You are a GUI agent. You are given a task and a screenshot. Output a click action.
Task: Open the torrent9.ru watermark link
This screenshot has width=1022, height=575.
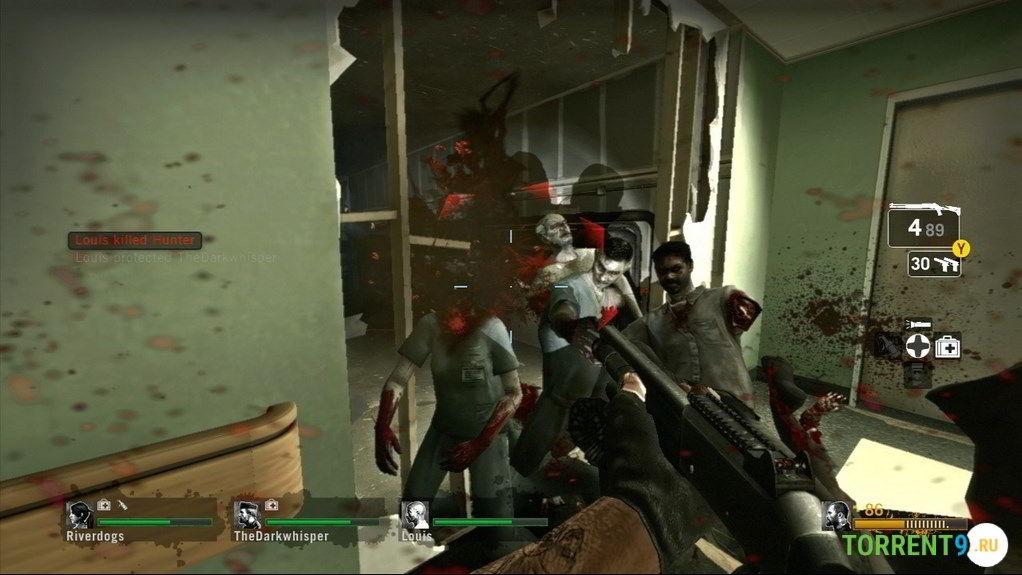(x=918, y=544)
